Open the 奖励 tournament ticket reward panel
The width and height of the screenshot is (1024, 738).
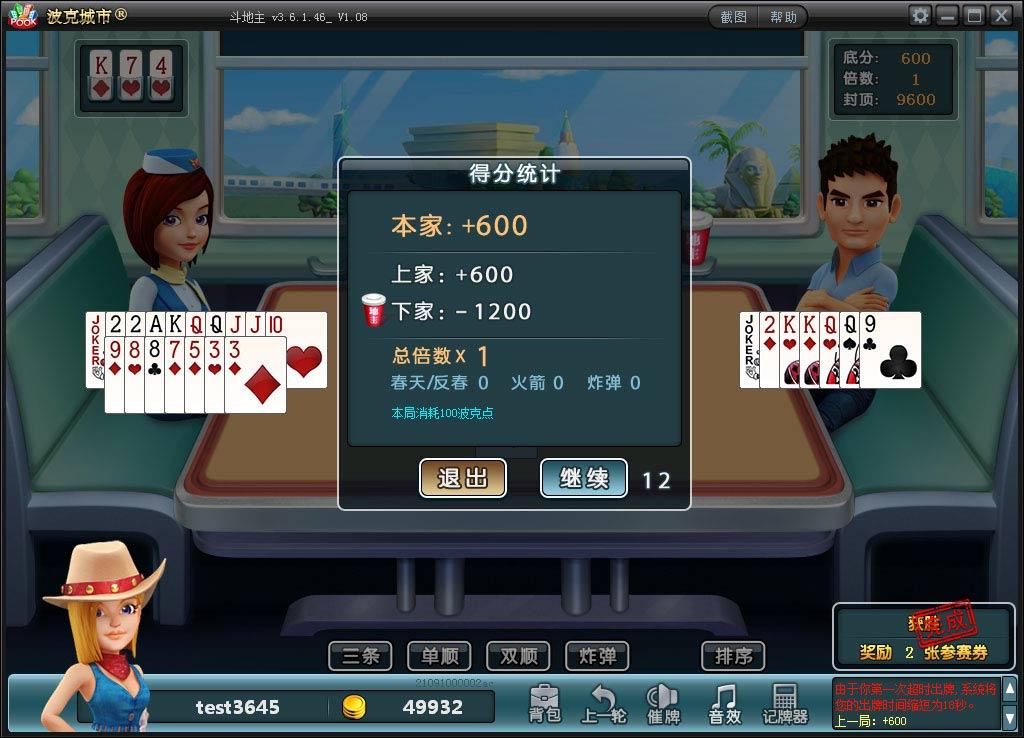pos(923,638)
